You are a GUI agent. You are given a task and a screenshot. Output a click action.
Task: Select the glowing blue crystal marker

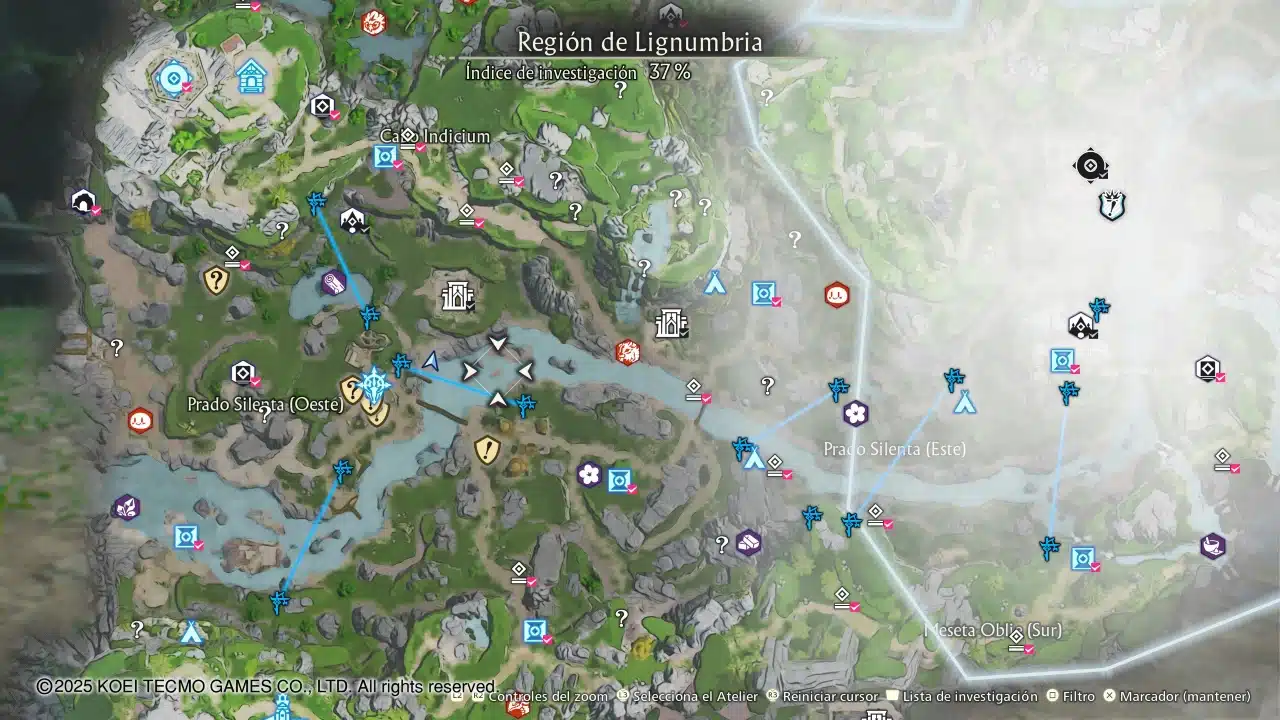[x=374, y=384]
